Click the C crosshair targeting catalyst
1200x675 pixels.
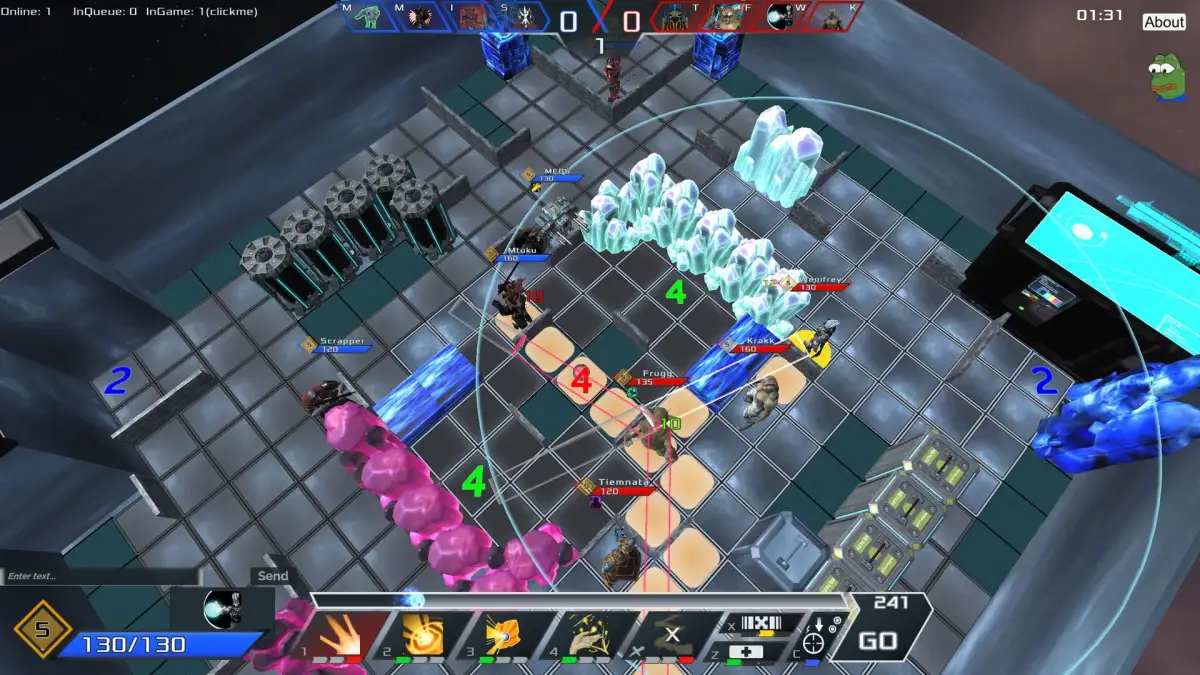[814, 641]
